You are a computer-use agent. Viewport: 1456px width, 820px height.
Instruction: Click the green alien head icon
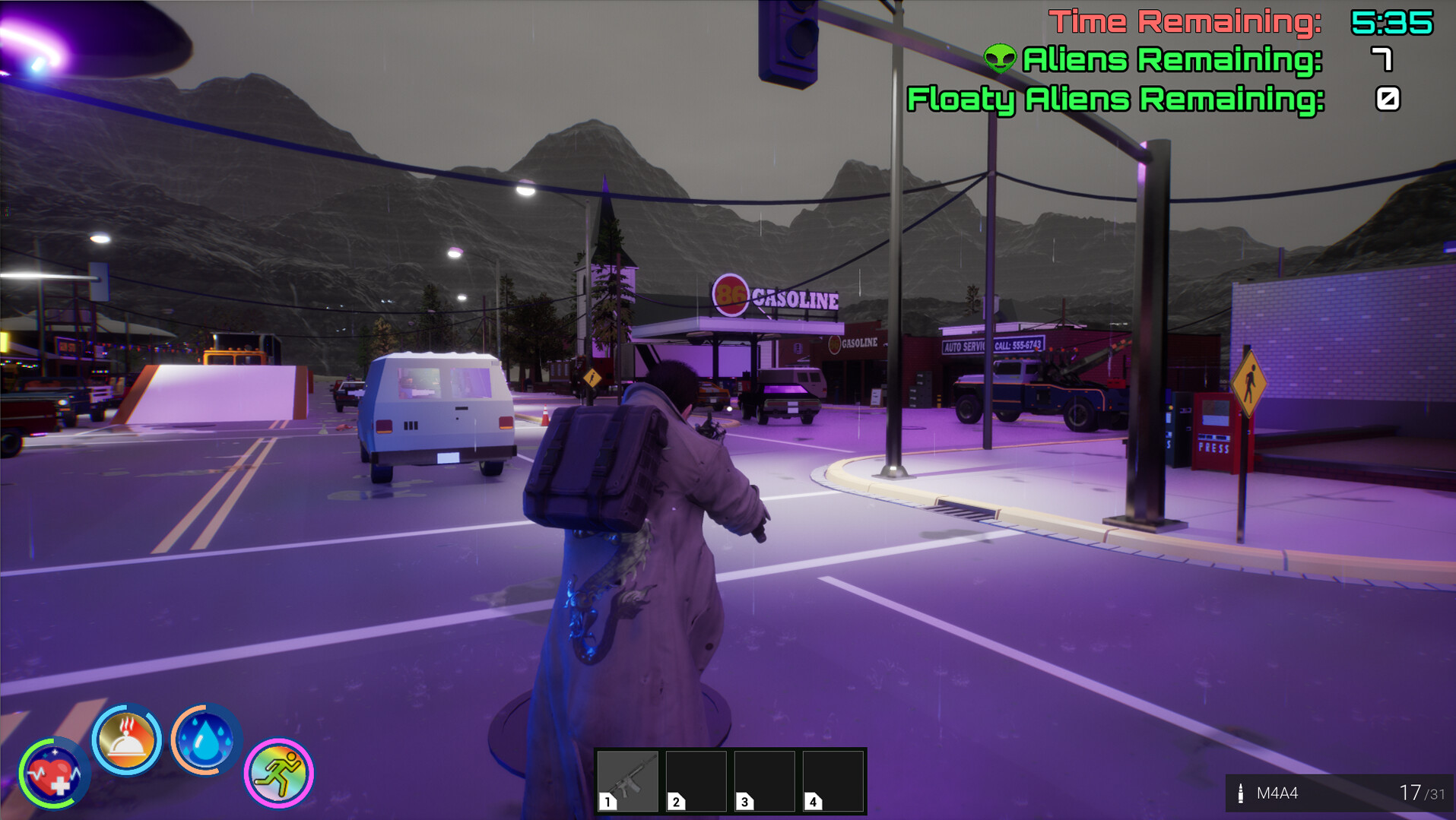1001,58
